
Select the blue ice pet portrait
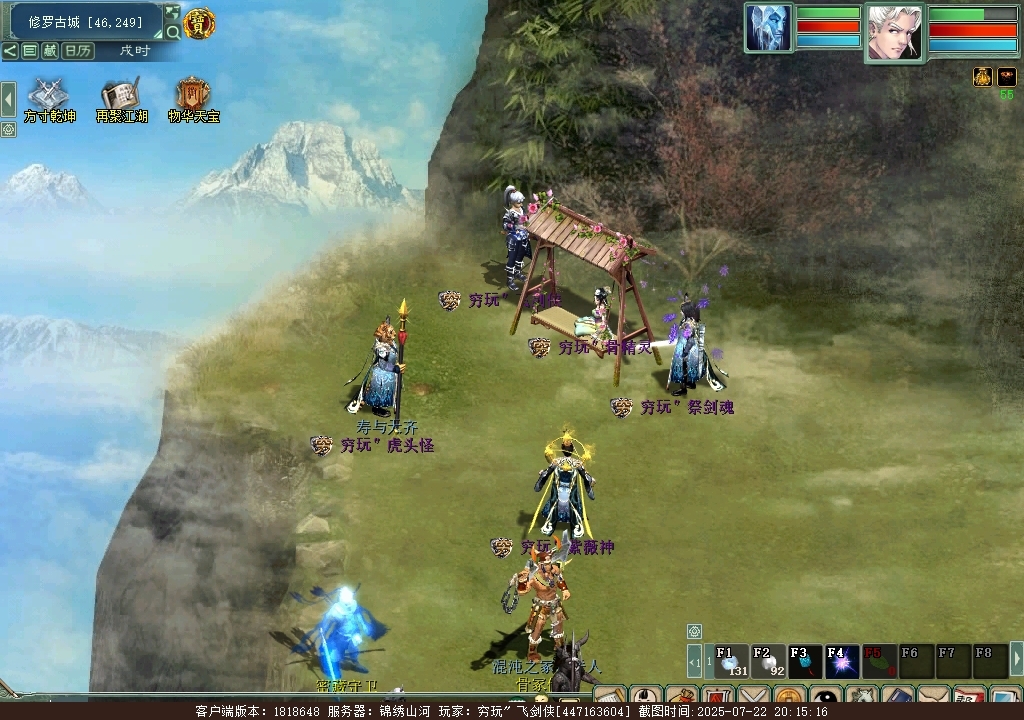tap(769, 28)
